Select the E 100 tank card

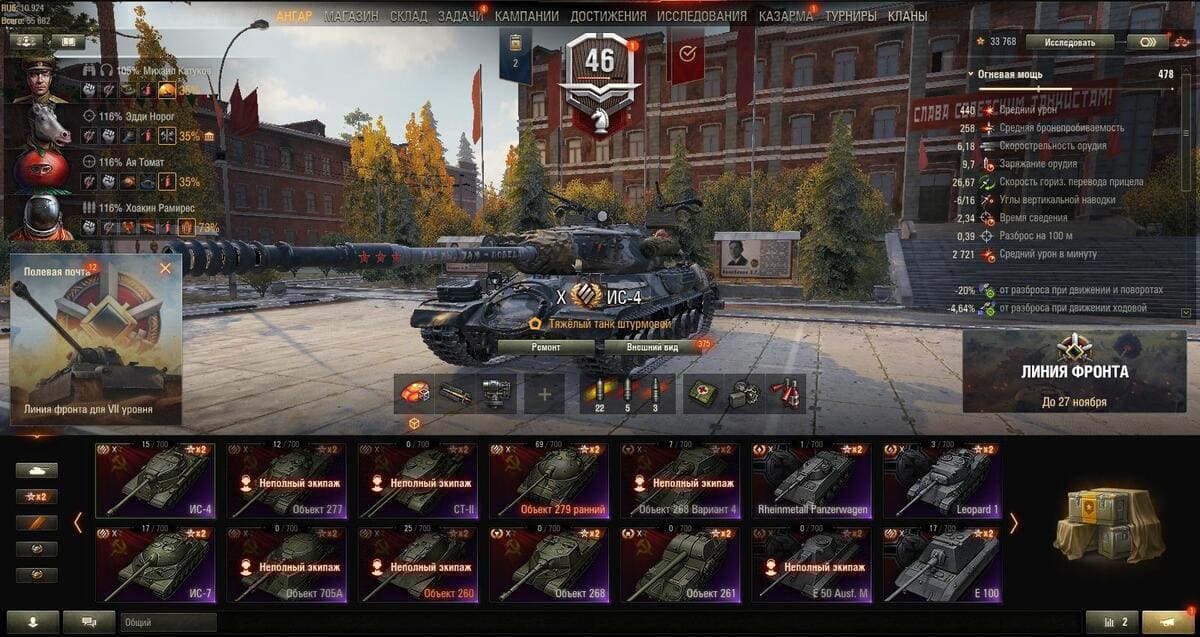pyautogui.click(x=941, y=565)
